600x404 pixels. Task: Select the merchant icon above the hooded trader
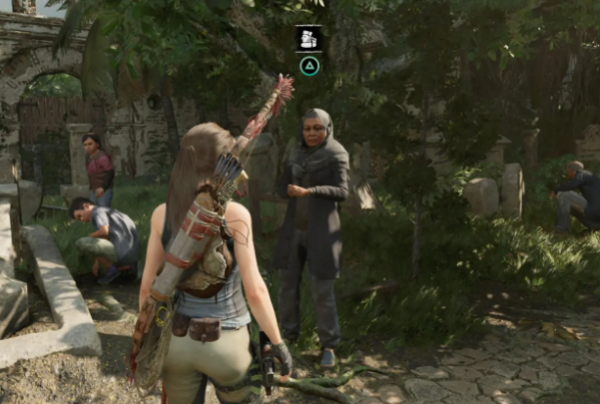(x=309, y=38)
